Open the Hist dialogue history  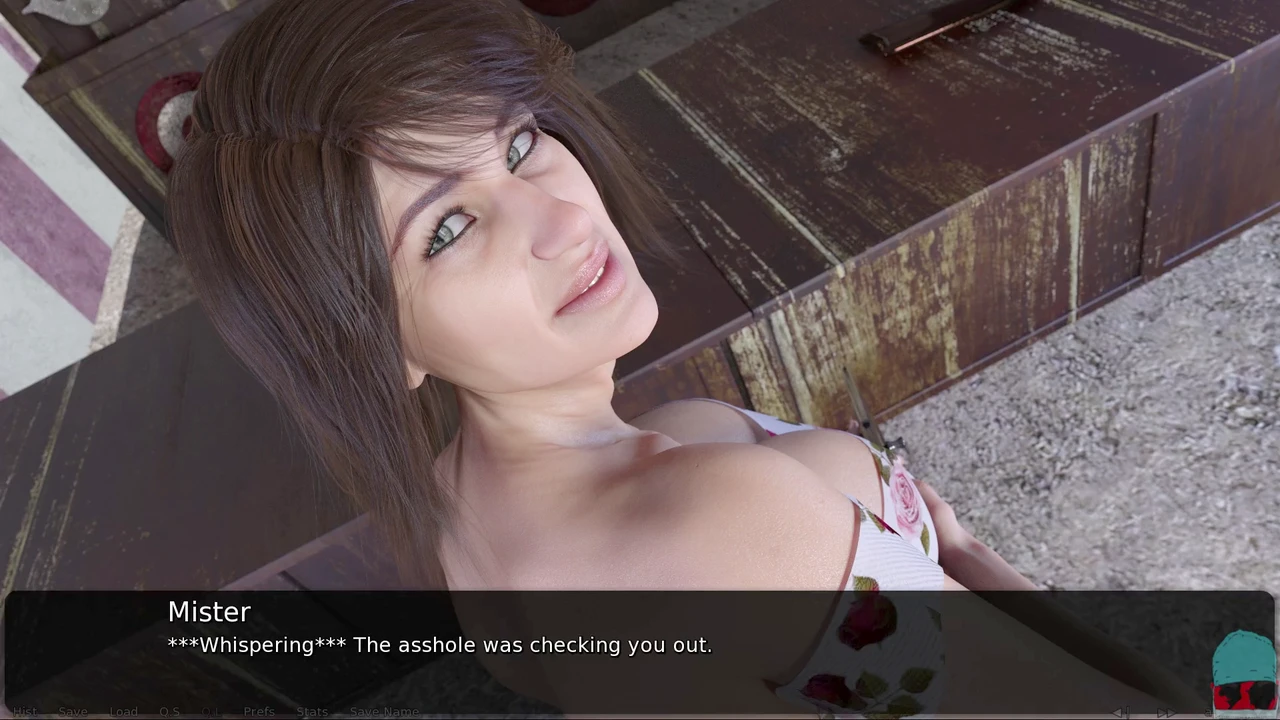pos(25,712)
